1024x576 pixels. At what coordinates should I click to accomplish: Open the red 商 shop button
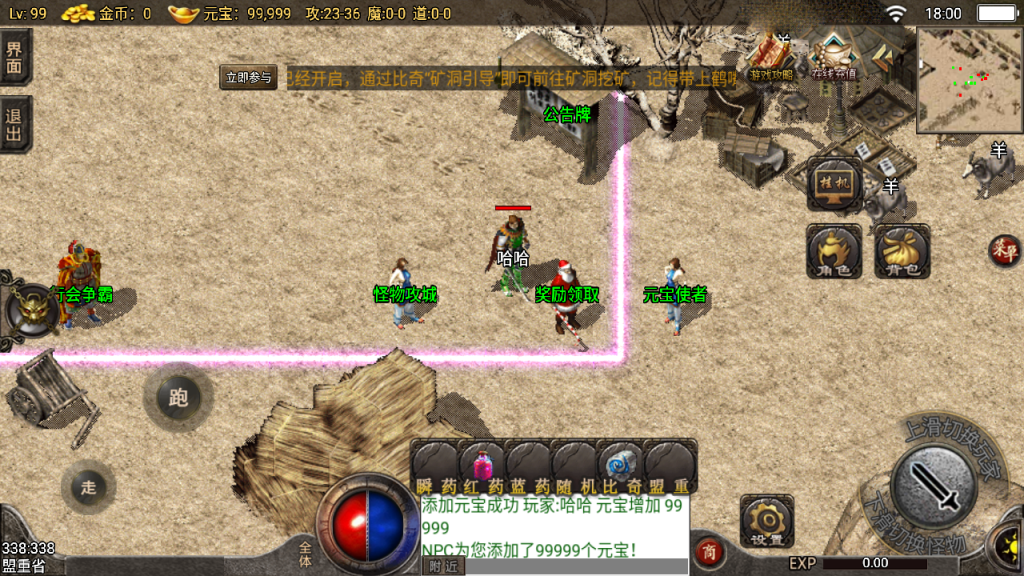point(709,553)
